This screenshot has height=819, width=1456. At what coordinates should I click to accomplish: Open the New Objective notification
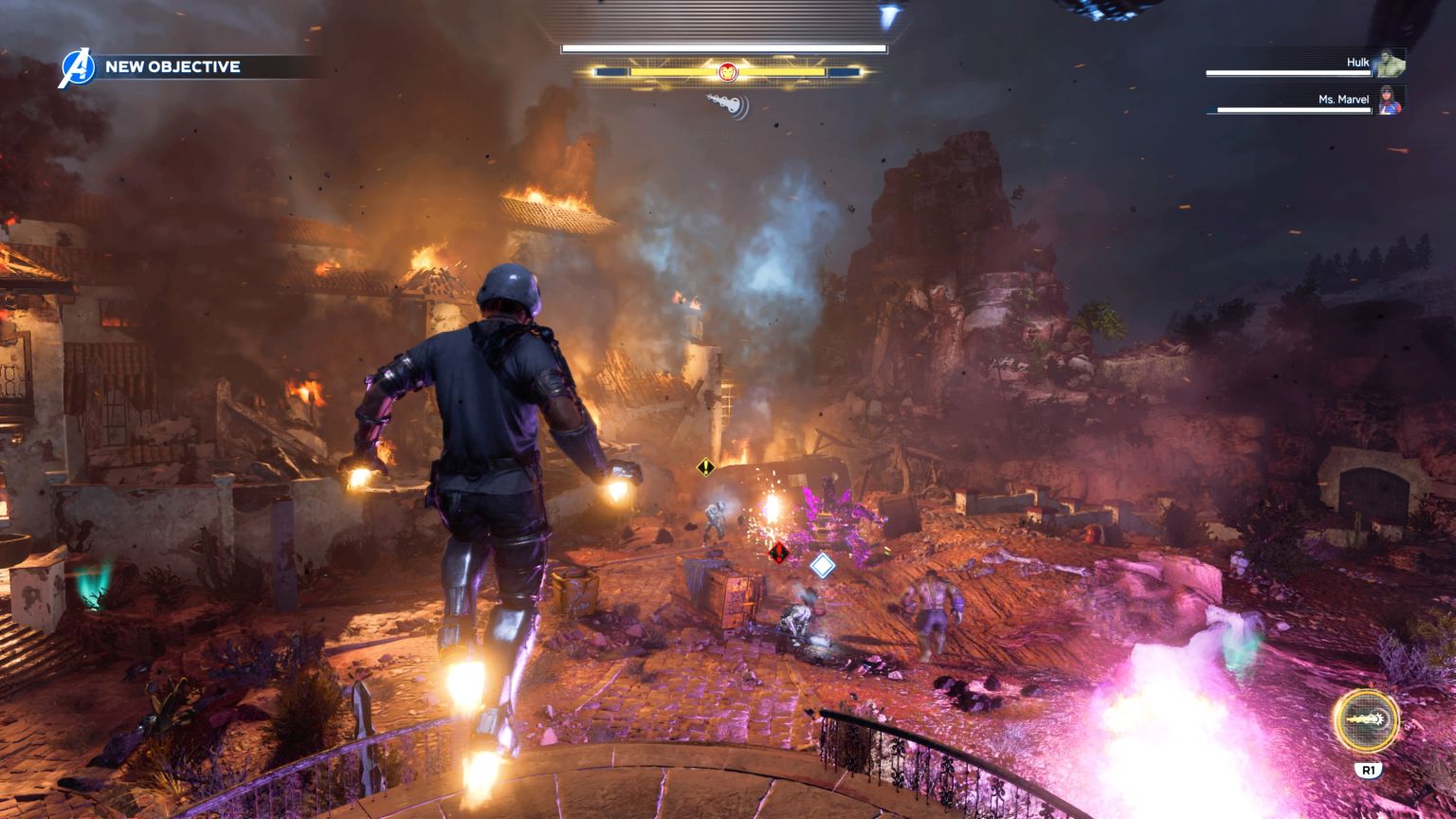pyautogui.click(x=173, y=67)
